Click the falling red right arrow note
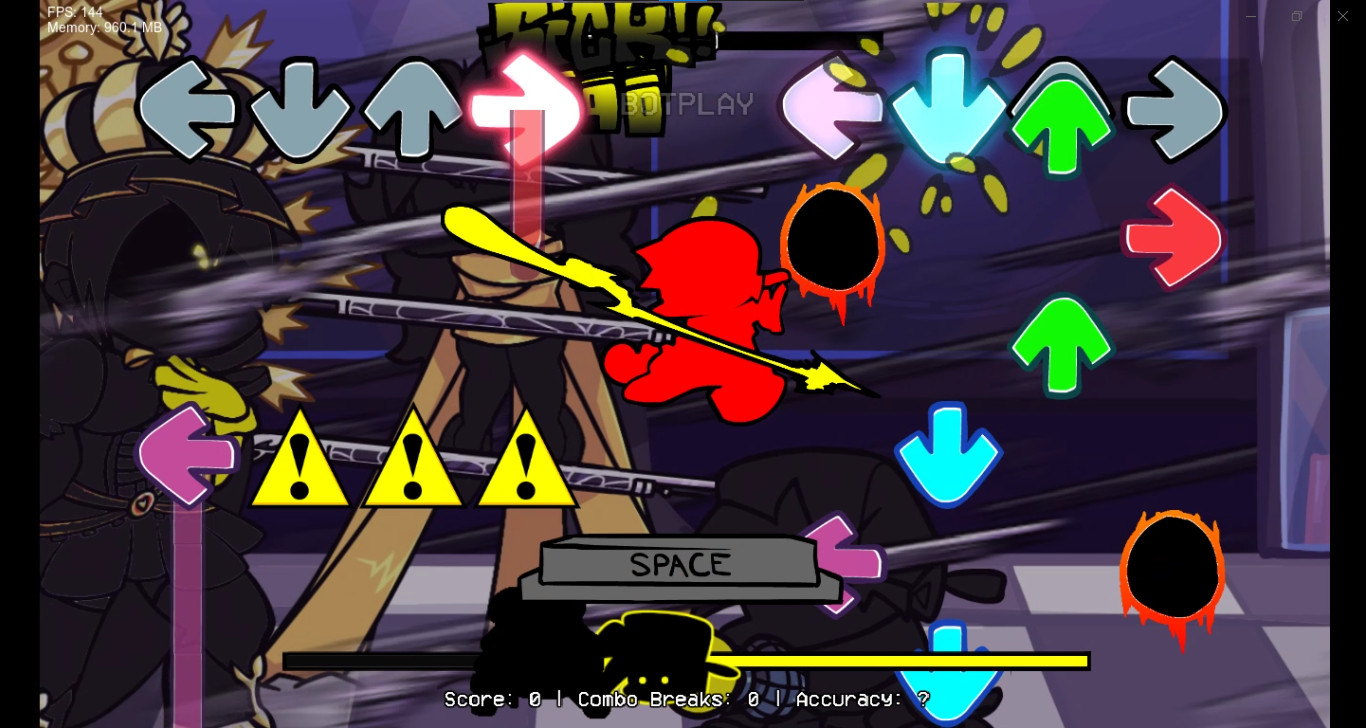Image resolution: width=1366 pixels, height=728 pixels. [1172, 240]
